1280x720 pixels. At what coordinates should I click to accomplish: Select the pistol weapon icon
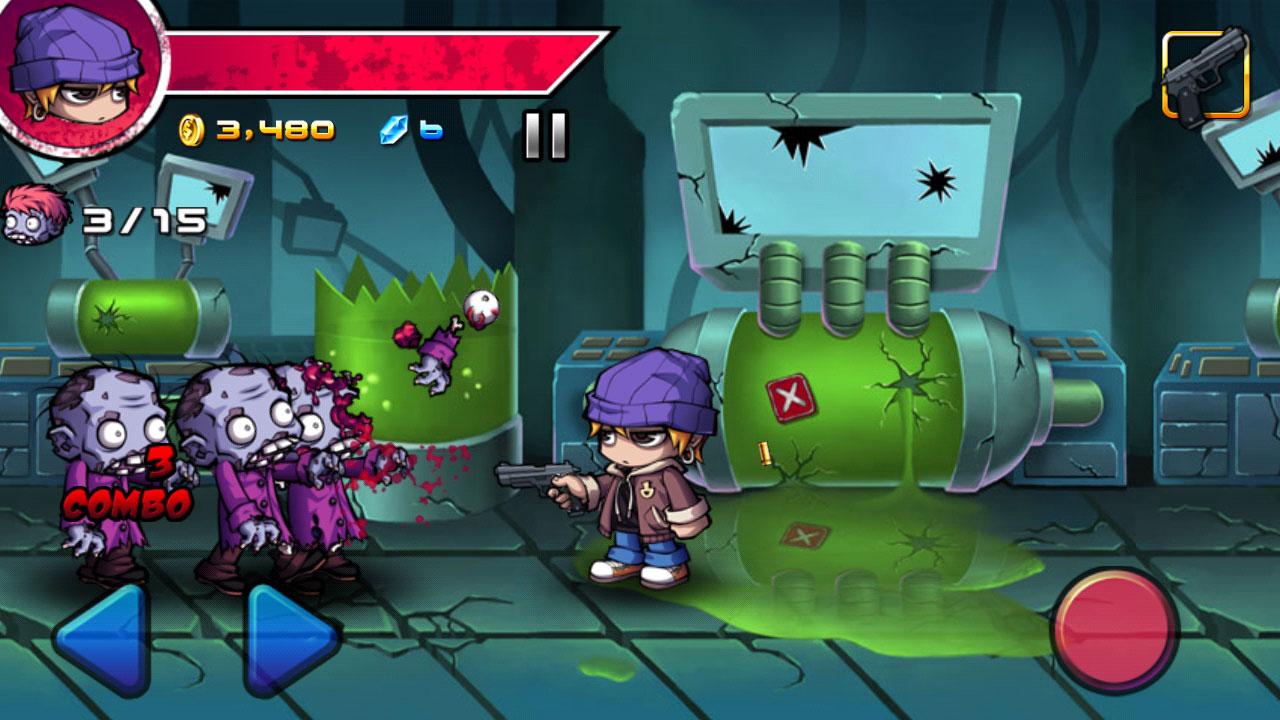click(1205, 75)
